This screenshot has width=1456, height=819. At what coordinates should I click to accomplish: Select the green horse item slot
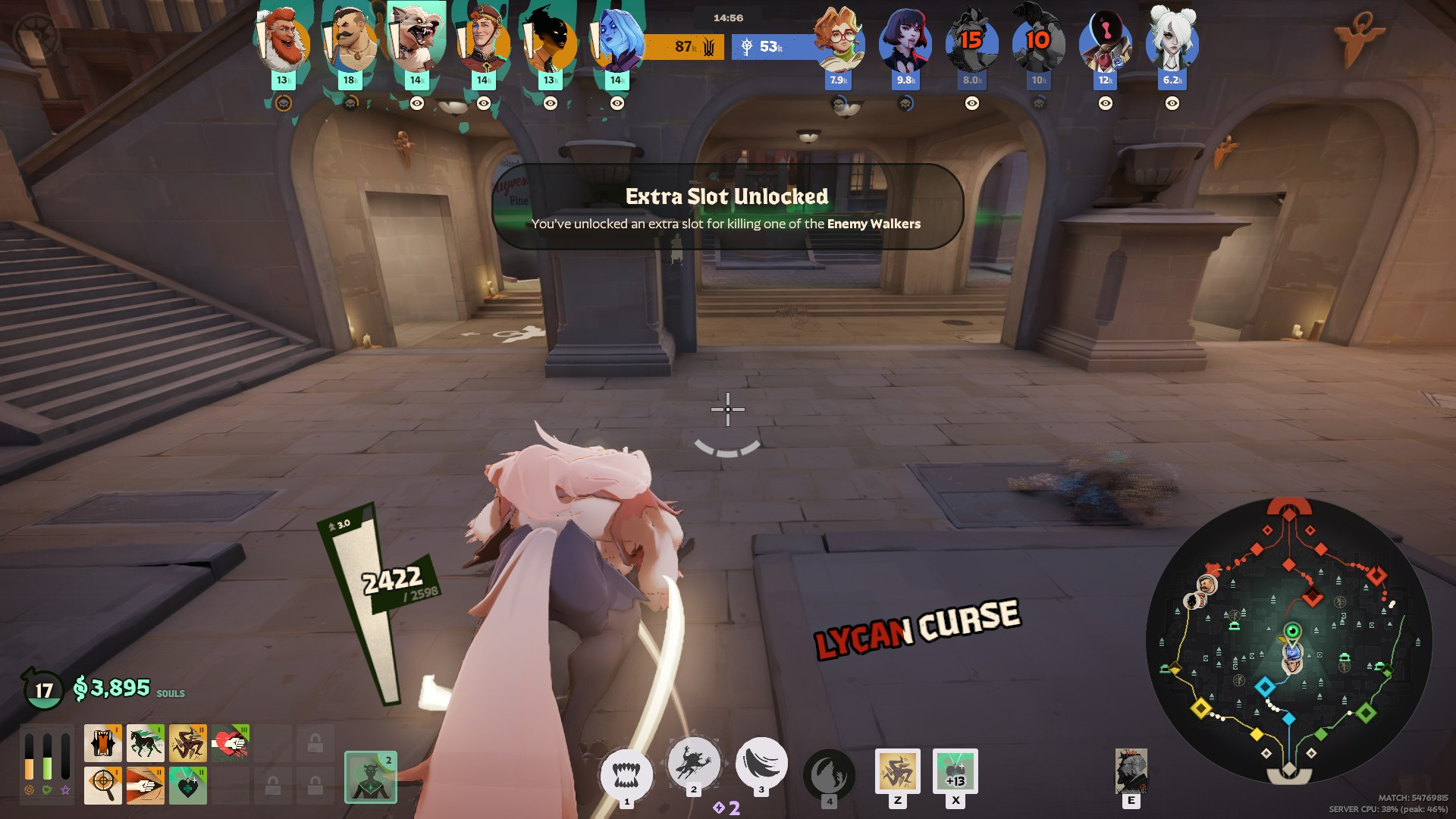pyautogui.click(x=146, y=743)
